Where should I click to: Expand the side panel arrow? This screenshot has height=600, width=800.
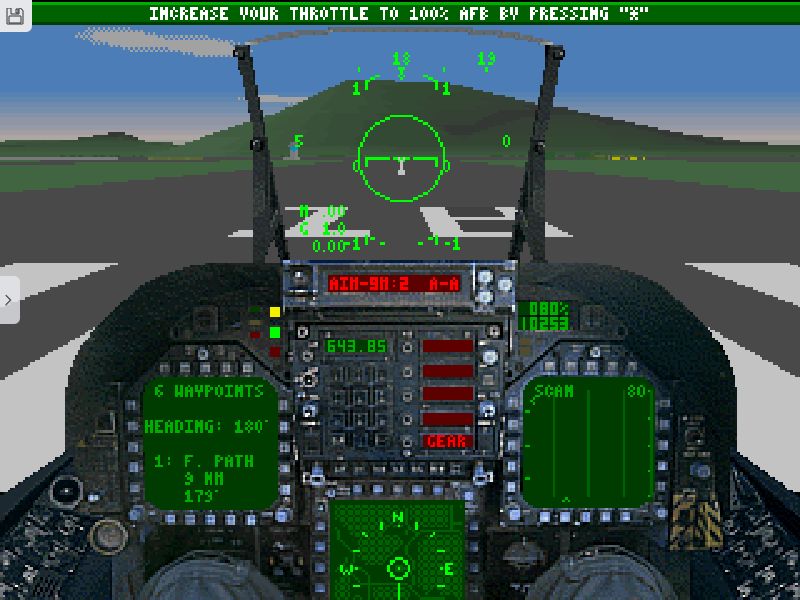click(x=9, y=299)
